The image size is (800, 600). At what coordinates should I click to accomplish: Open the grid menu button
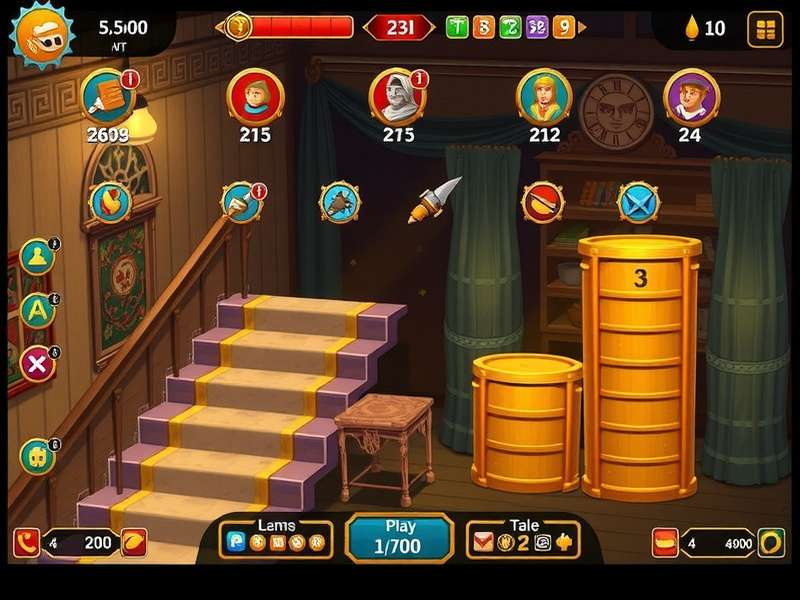point(766,29)
